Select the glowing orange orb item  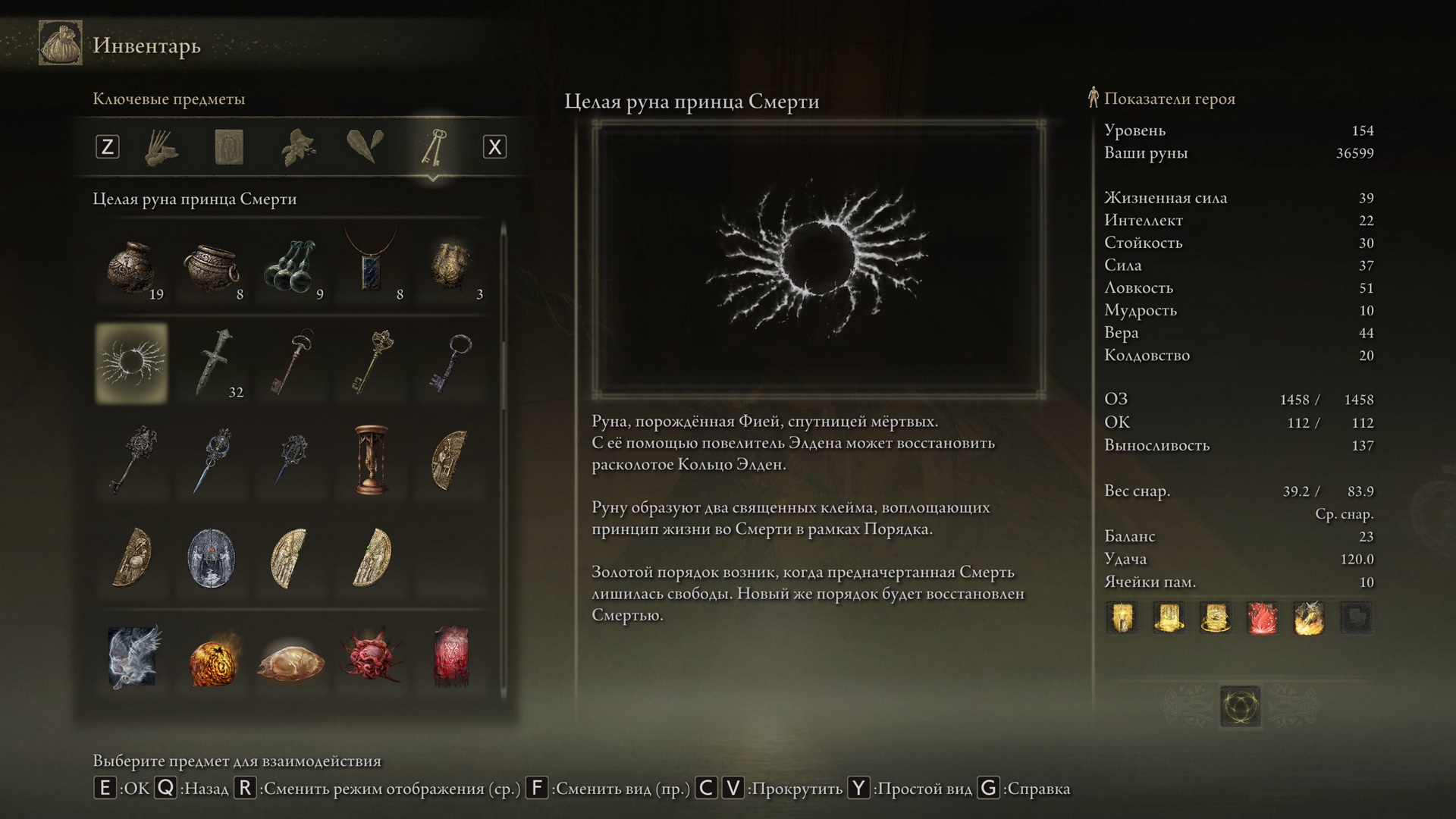(212, 658)
